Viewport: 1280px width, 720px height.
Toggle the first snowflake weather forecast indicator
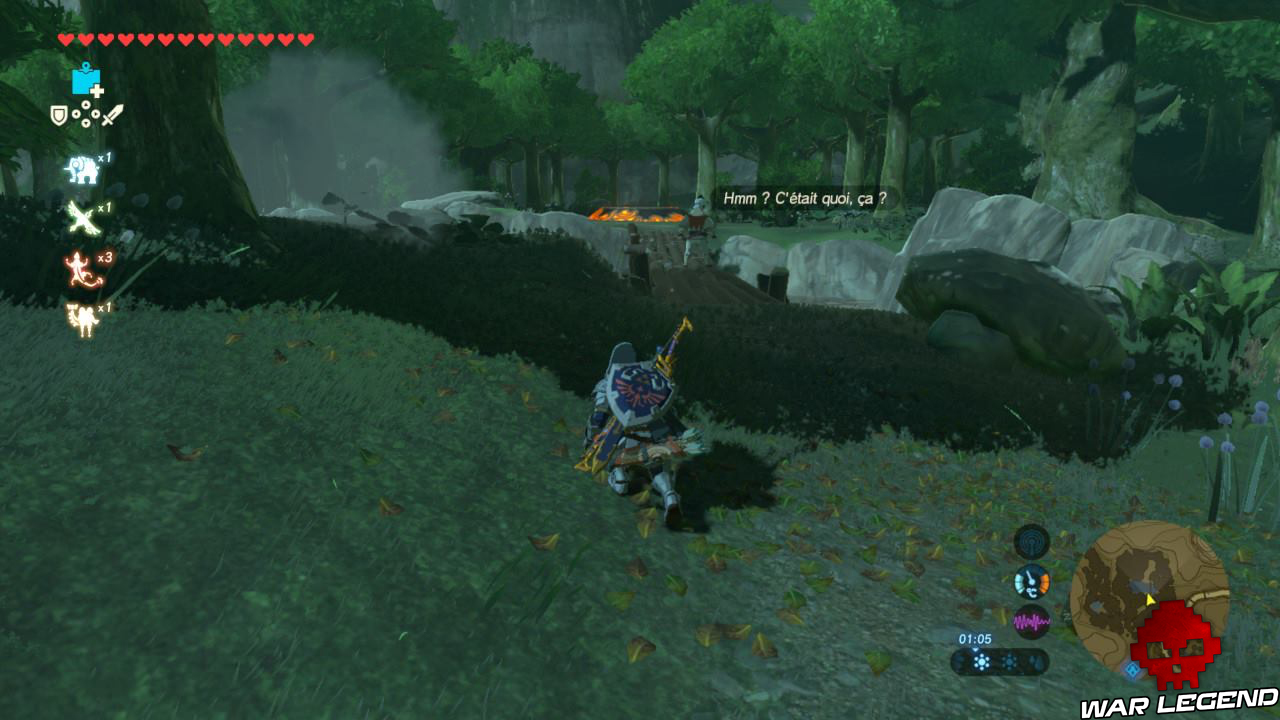982,660
